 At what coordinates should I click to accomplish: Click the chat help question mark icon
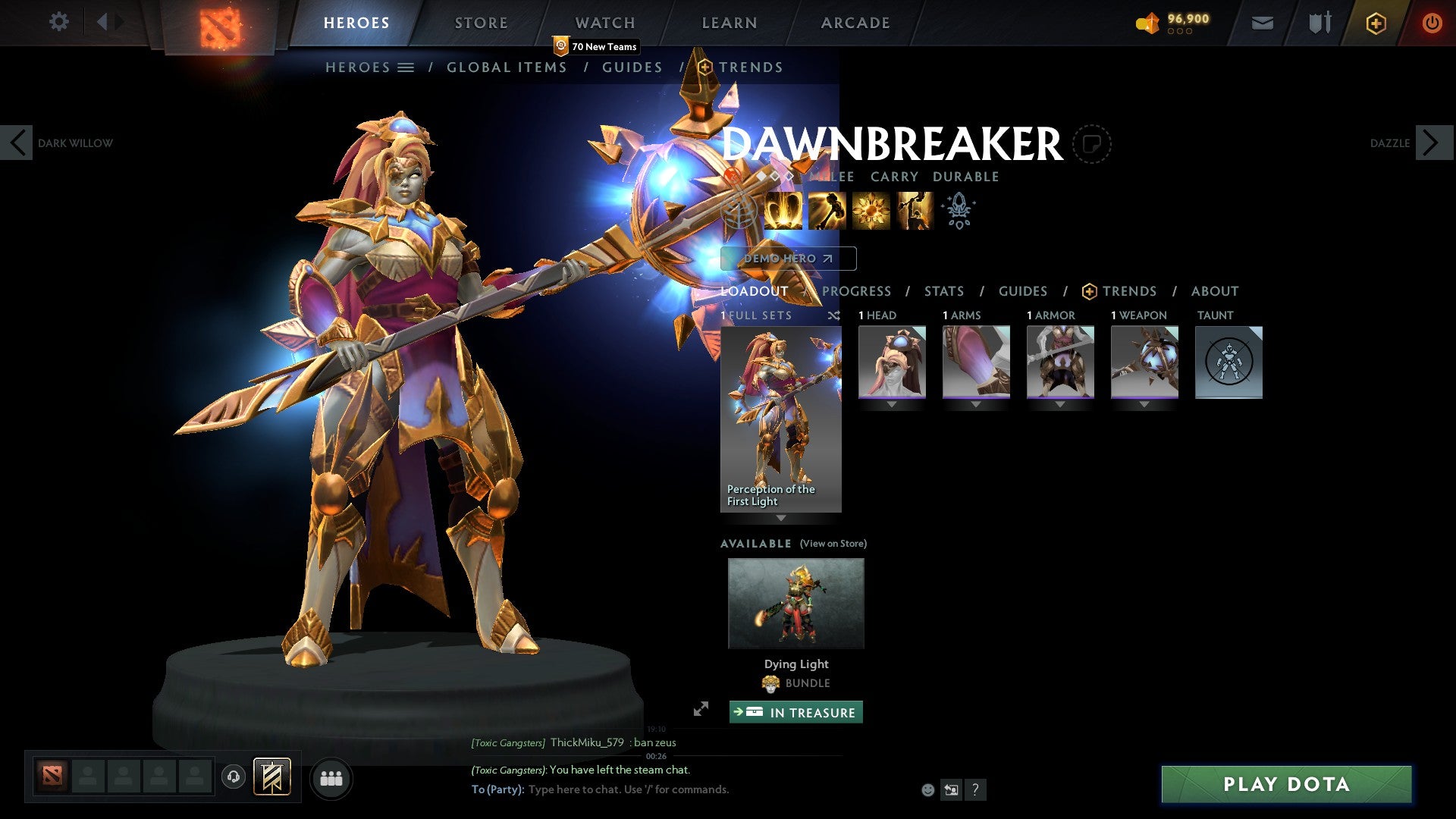tap(975, 789)
